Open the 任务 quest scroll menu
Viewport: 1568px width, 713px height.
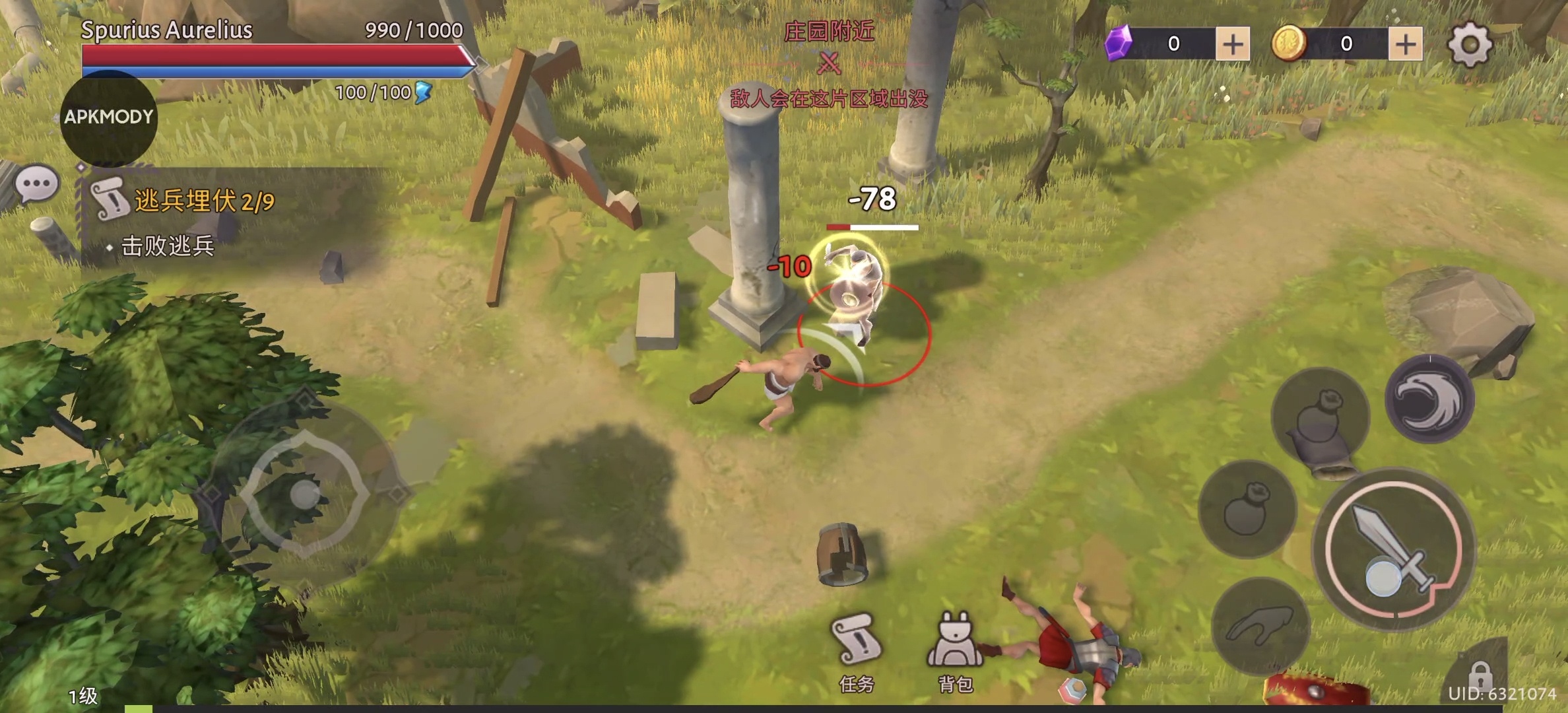coord(857,649)
